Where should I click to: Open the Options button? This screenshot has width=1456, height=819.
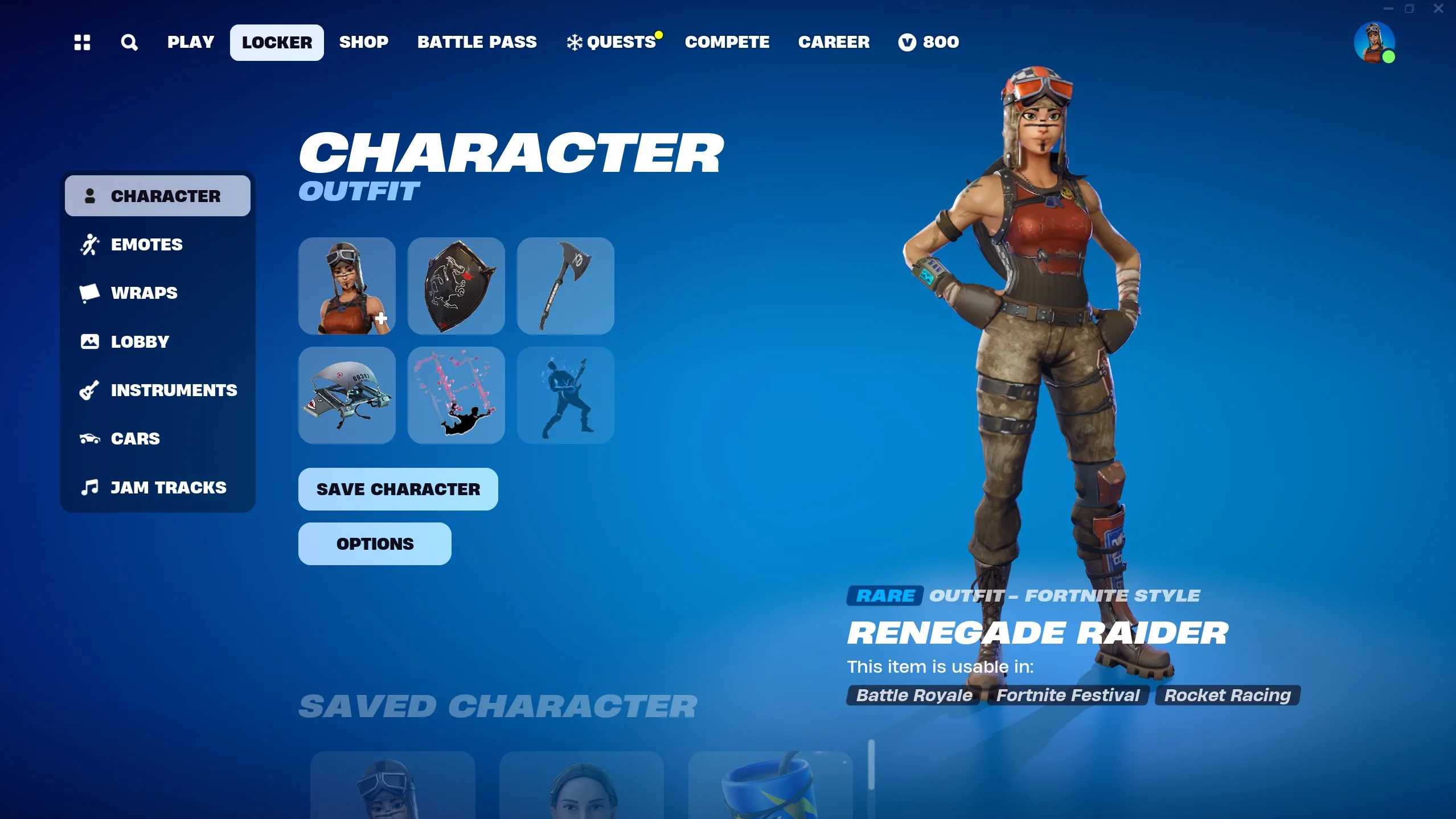click(x=375, y=544)
